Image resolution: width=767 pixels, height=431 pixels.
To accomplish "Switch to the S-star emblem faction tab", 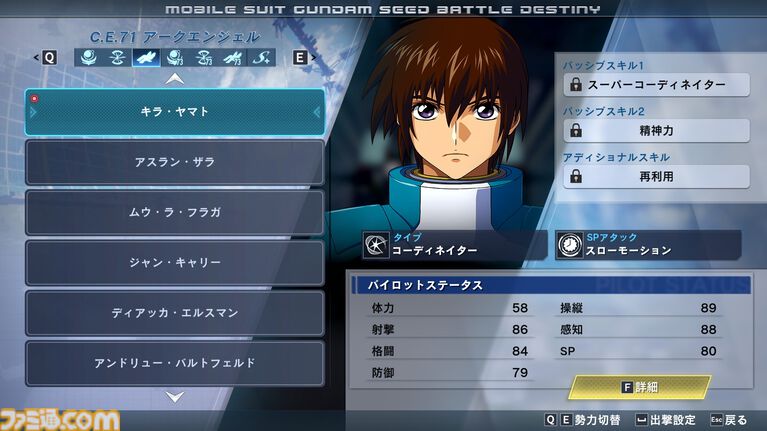I will point(260,57).
